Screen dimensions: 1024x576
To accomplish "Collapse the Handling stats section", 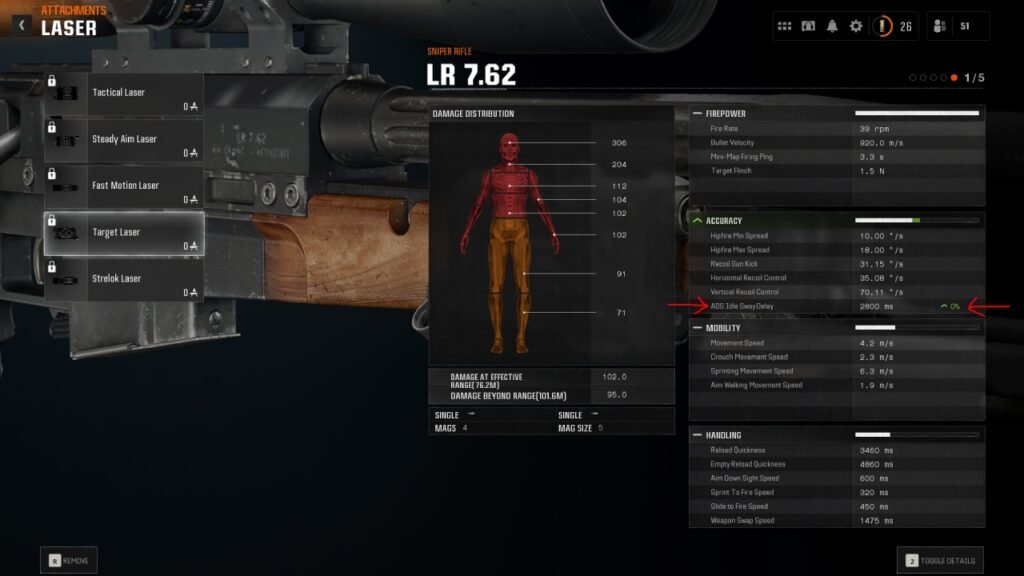I will (697, 435).
